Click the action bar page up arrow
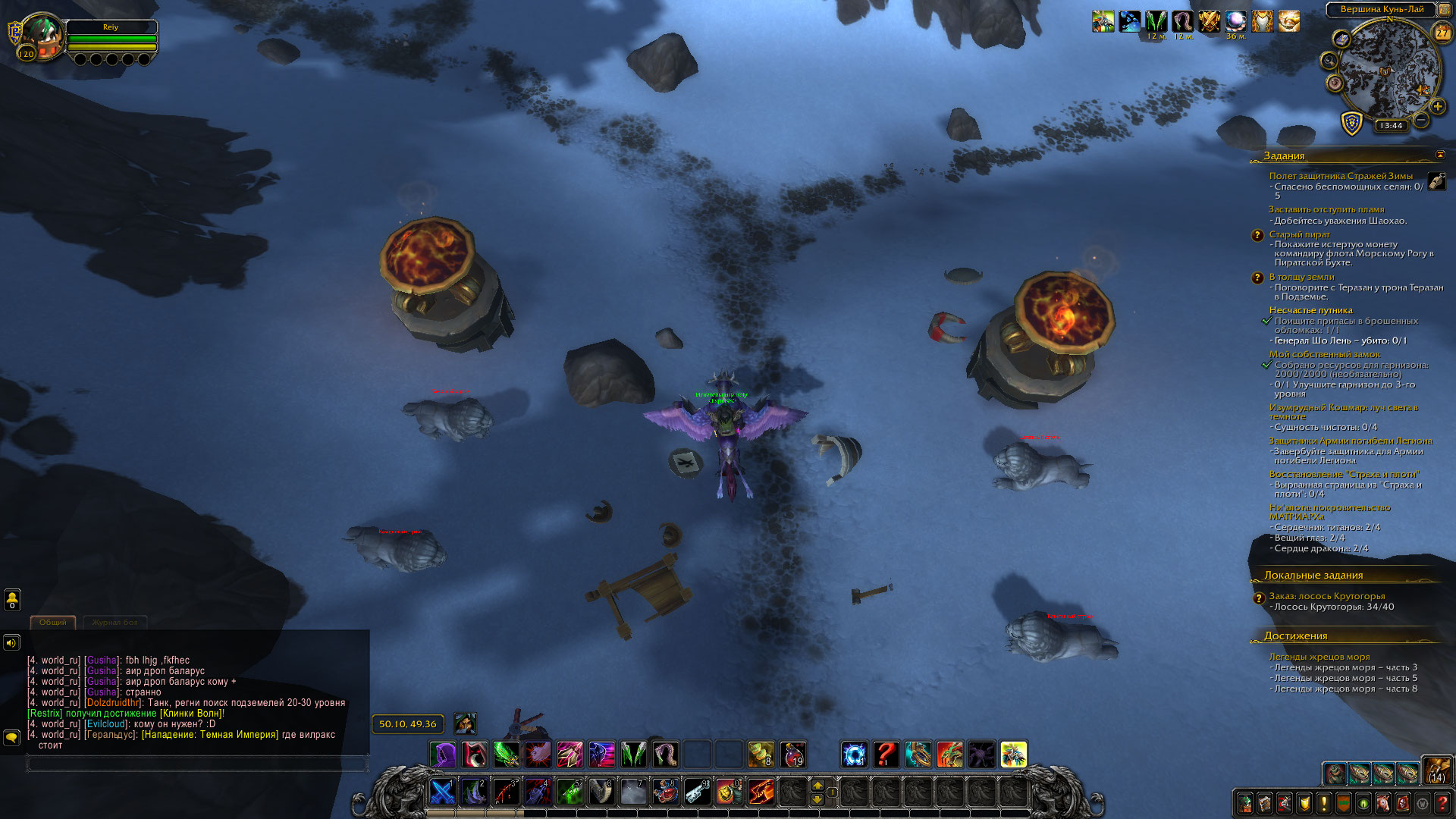The image size is (1456, 819). click(x=817, y=785)
